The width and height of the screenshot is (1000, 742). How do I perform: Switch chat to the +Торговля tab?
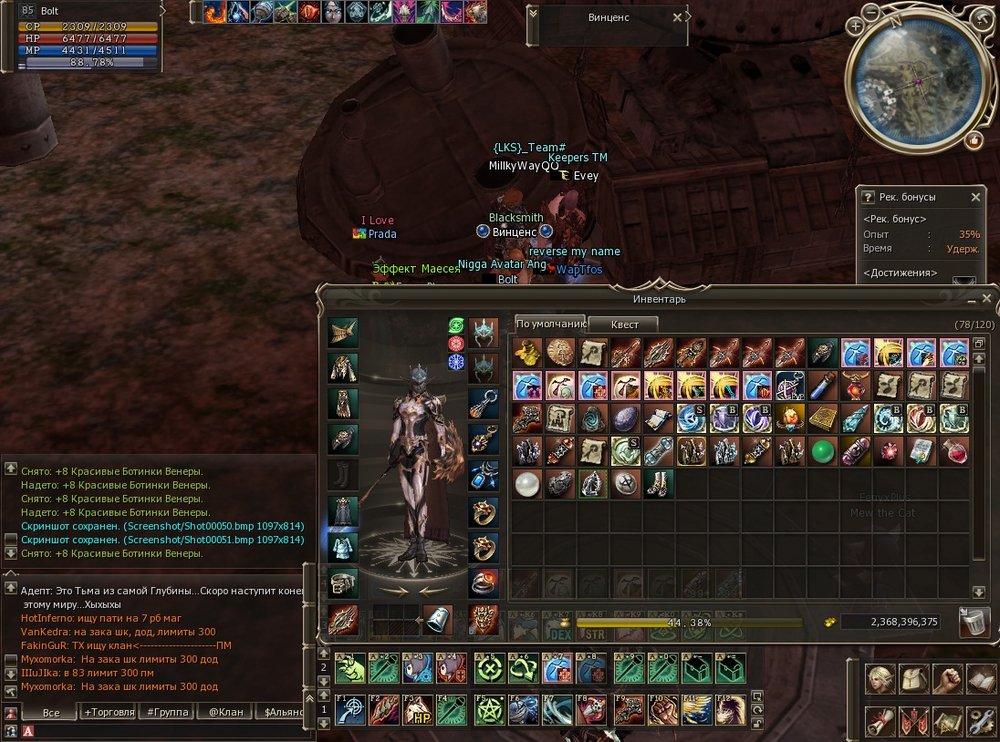click(x=109, y=712)
